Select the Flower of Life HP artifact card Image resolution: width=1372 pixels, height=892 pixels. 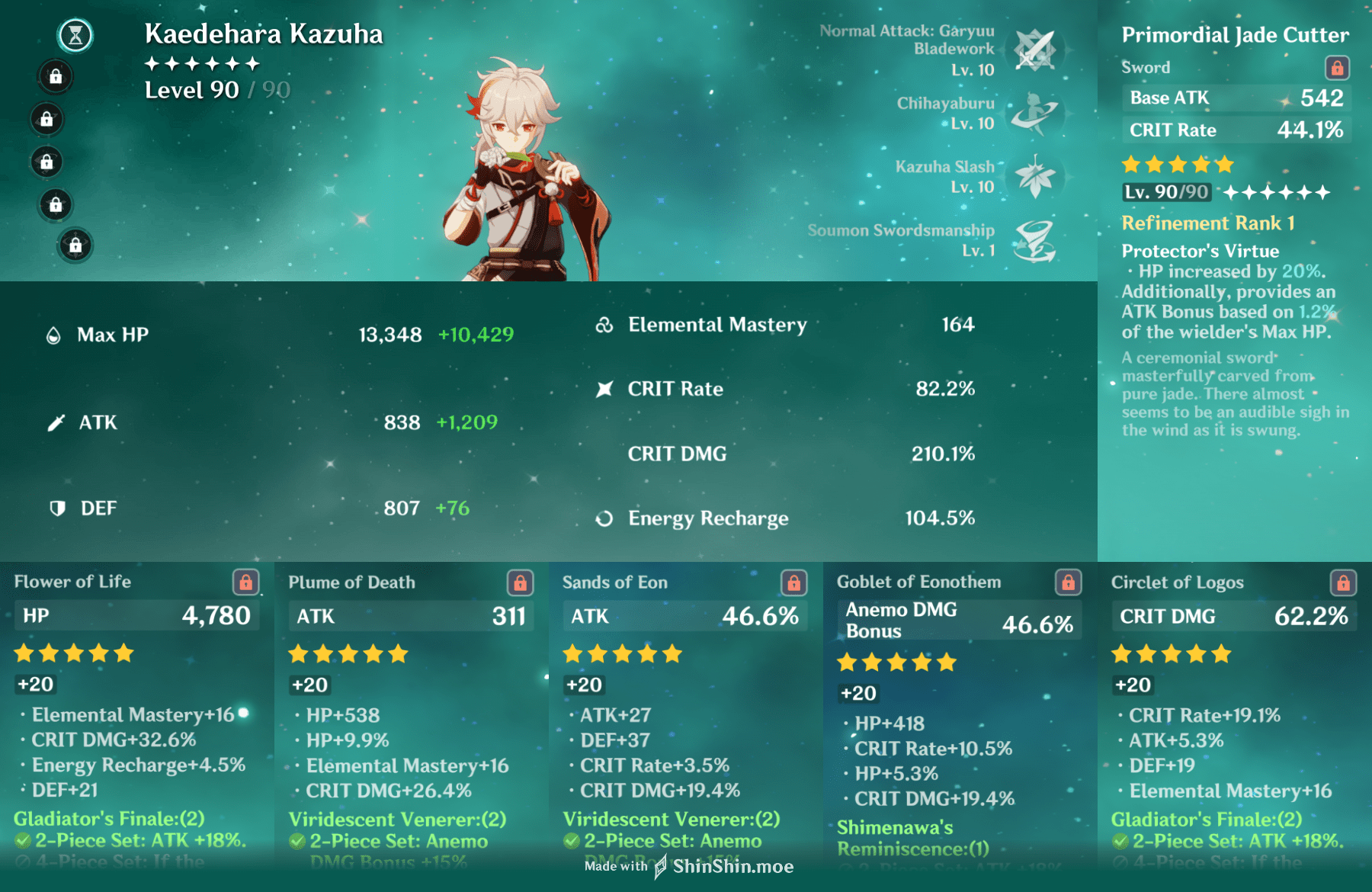click(x=136, y=717)
